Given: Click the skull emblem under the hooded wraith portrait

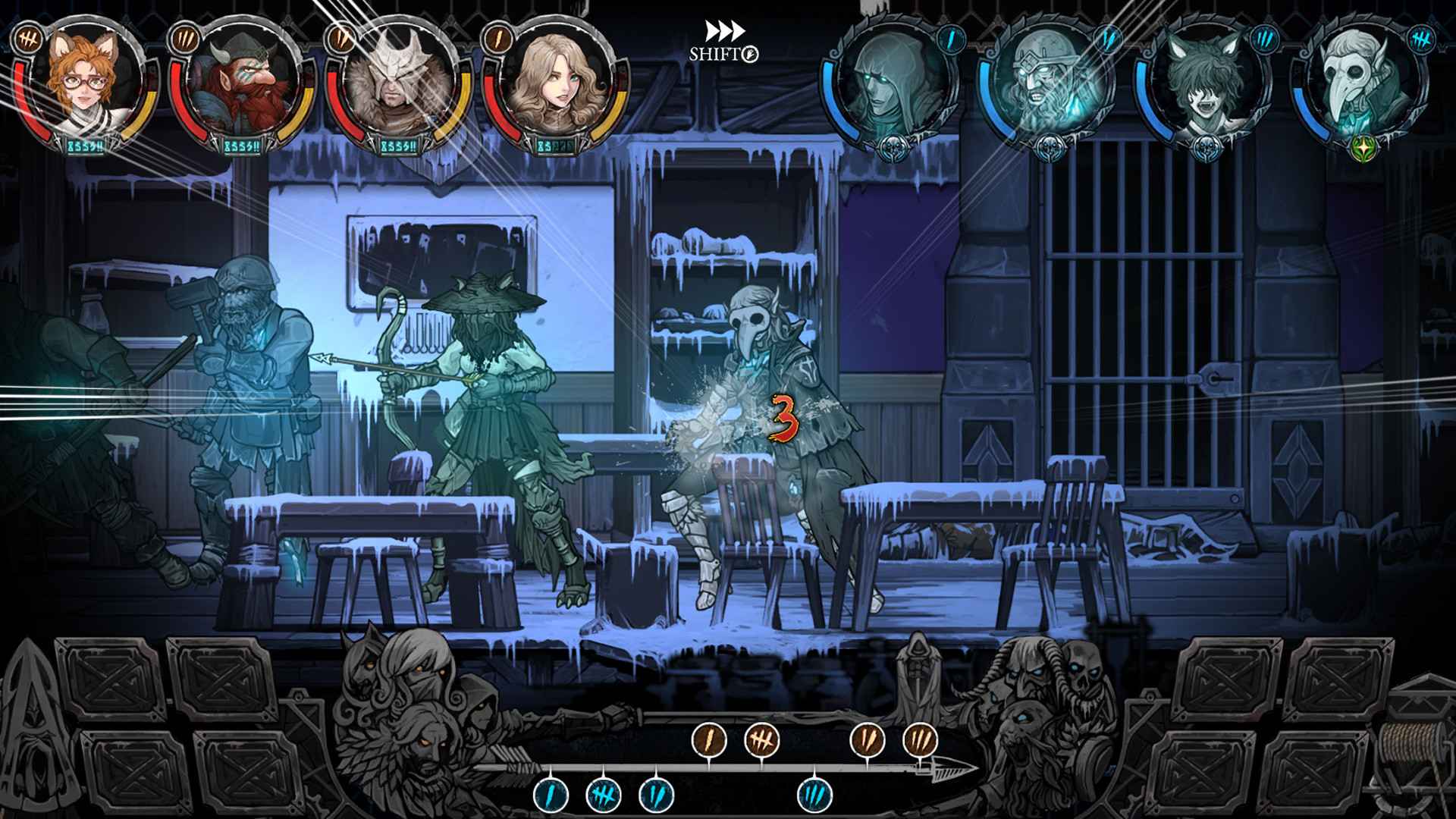Looking at the screenshot, I should point(893,148).
